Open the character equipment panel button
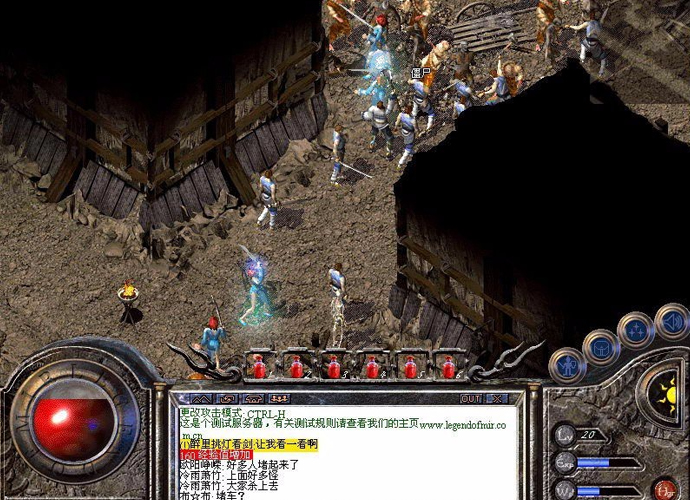 pyautogui.click(x=567, y=365)
